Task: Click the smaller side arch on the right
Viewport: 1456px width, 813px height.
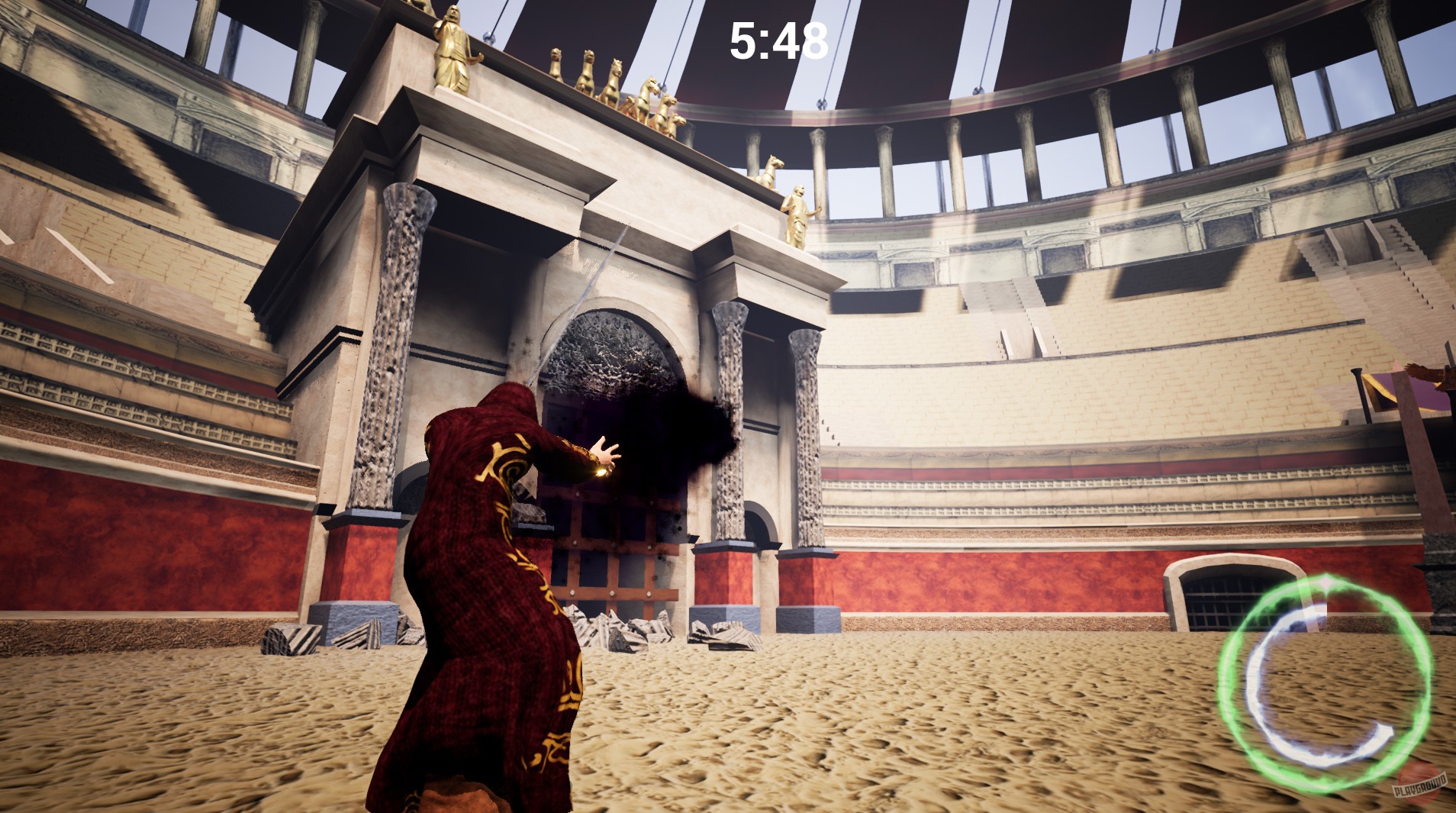Action: [763, 534]
